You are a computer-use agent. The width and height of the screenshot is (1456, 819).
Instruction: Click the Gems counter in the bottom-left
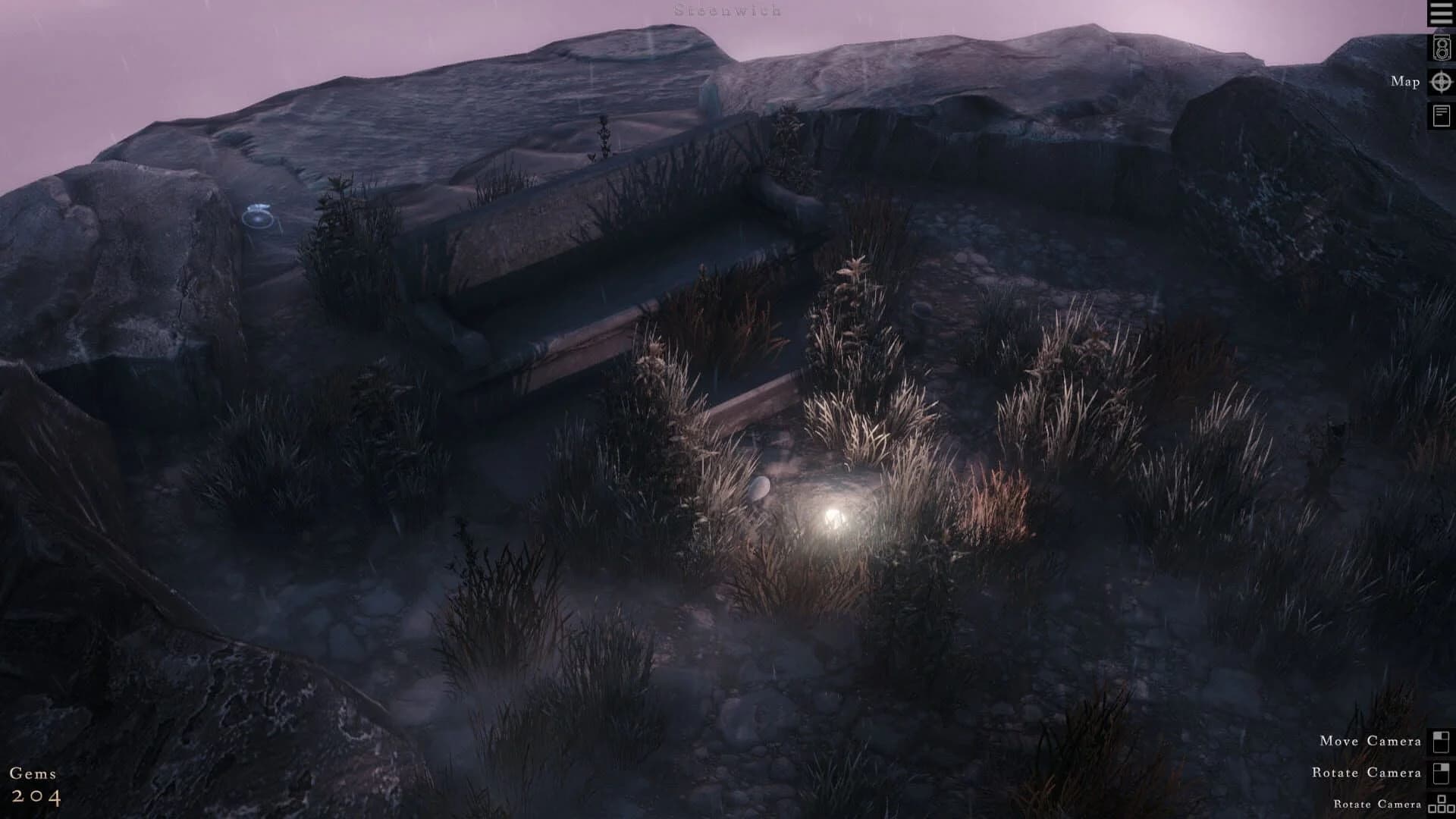34,773
